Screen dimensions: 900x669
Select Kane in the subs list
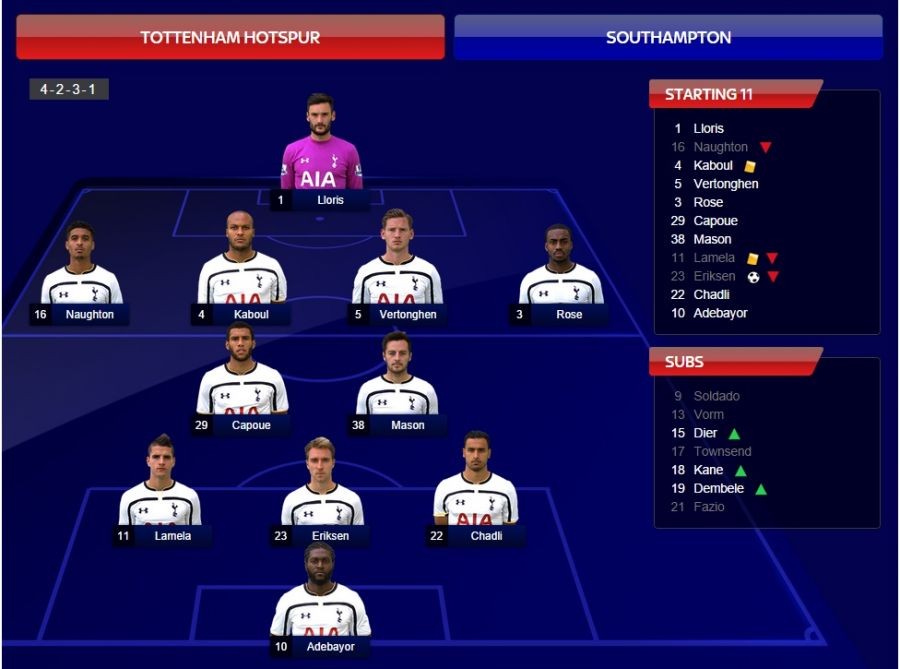708,470
